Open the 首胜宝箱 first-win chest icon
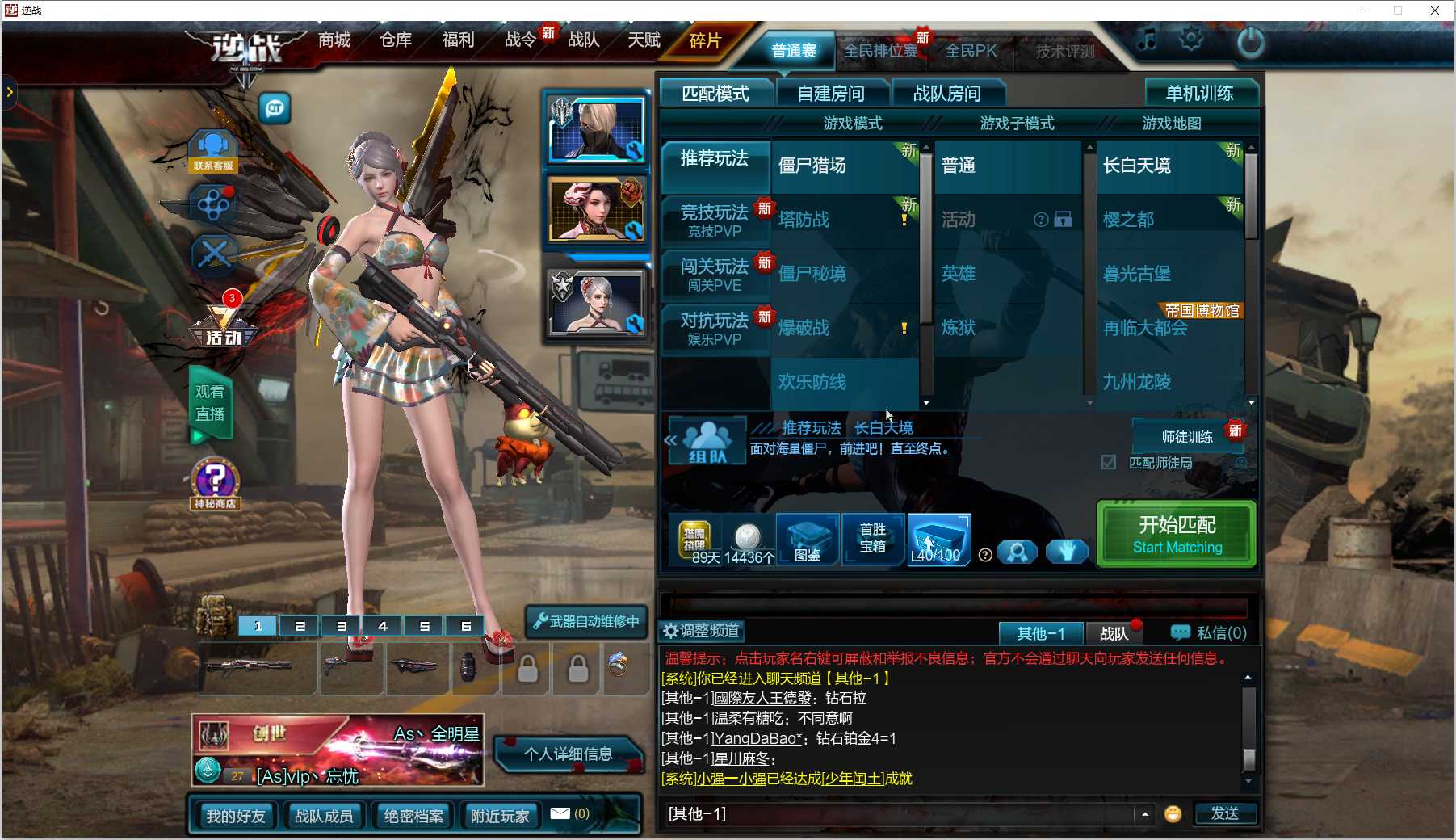 pyautogui.click(x=872, y=540)
